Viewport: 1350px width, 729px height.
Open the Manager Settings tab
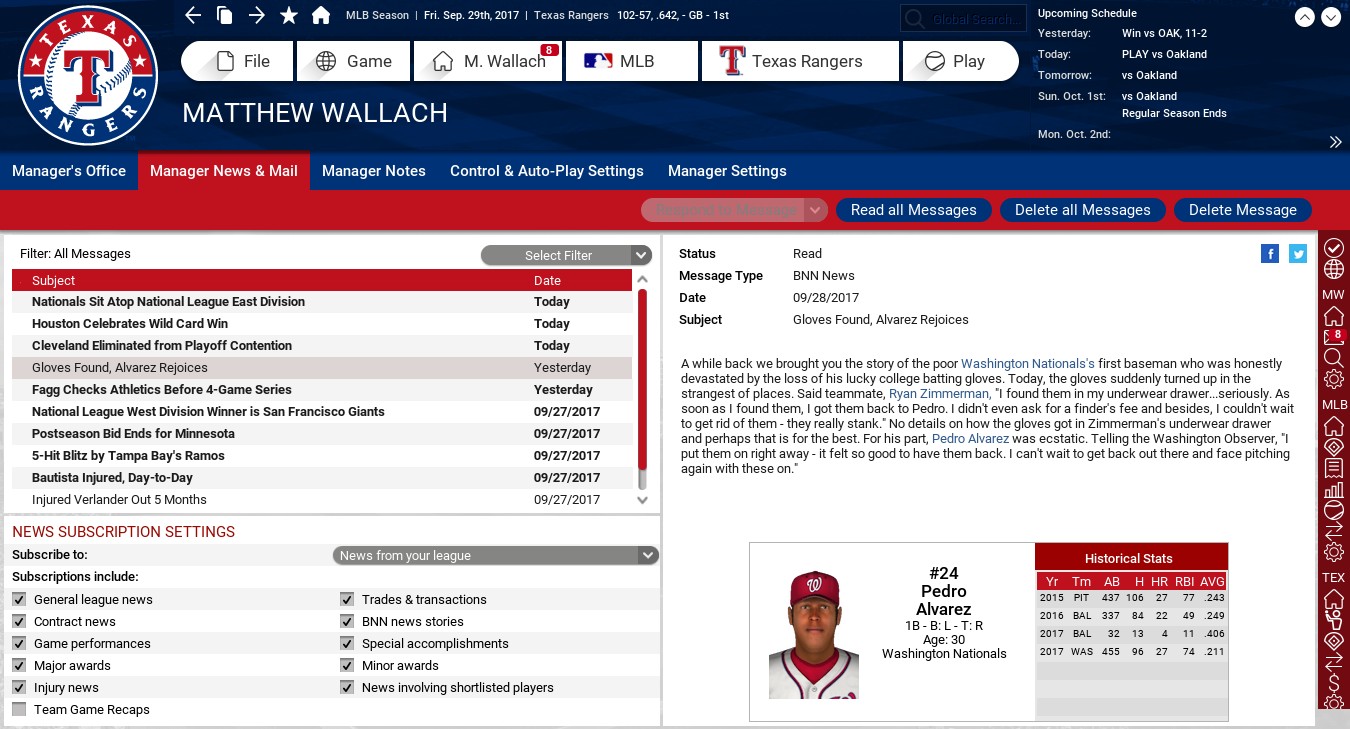pos(727,171)
